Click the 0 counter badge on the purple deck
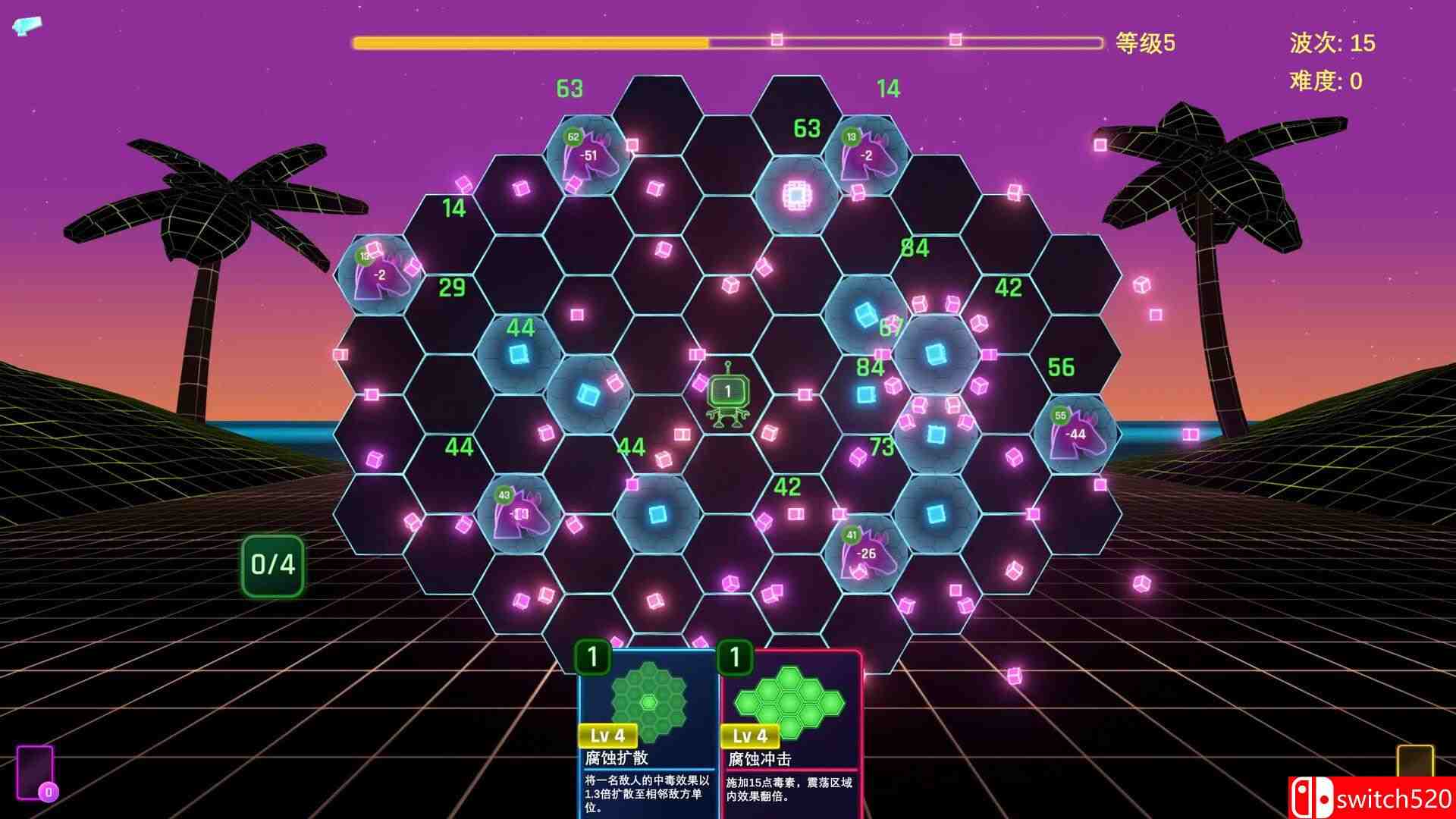 (49, 791)
